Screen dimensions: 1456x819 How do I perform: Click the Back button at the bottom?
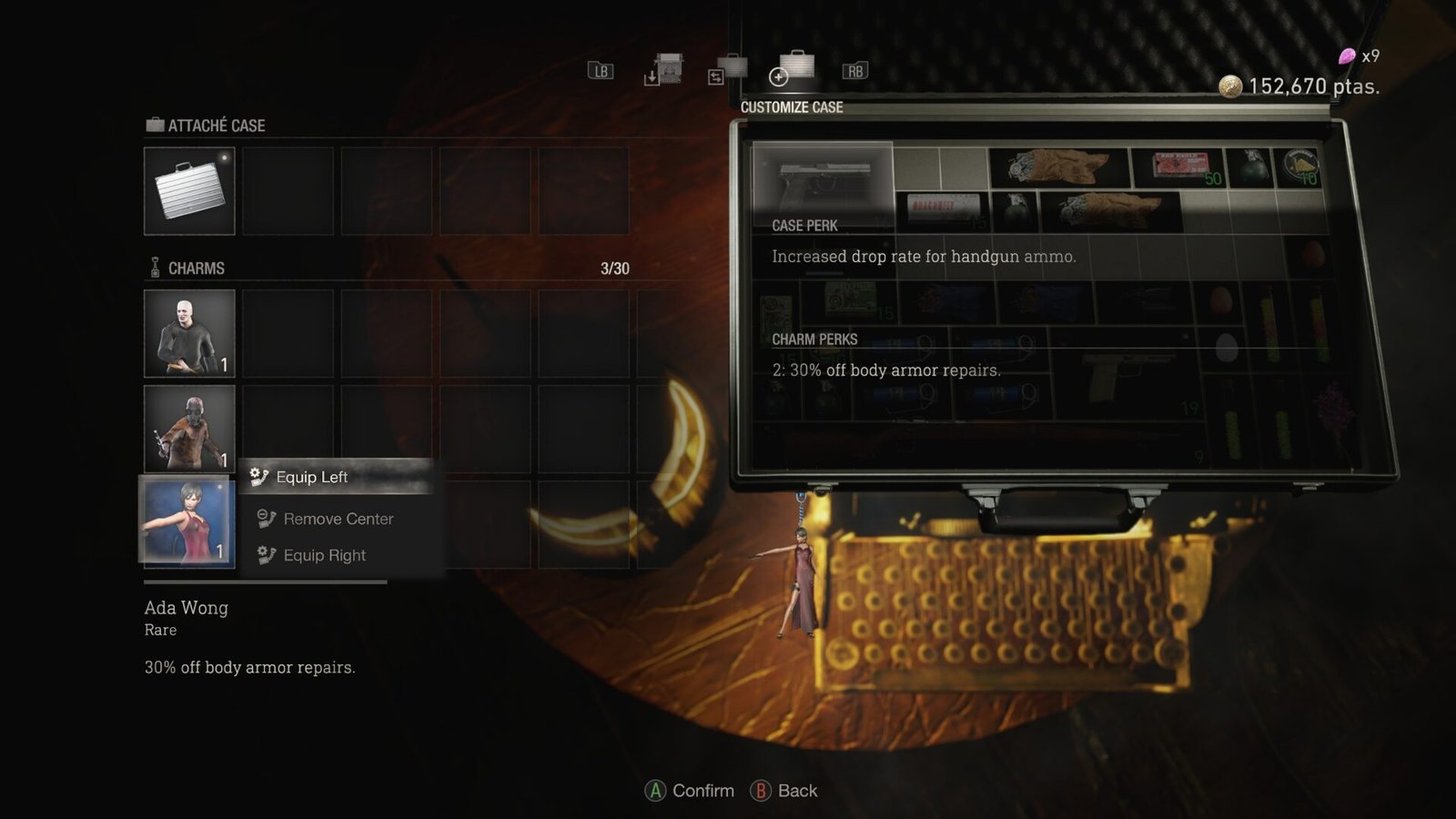(784, 790)
